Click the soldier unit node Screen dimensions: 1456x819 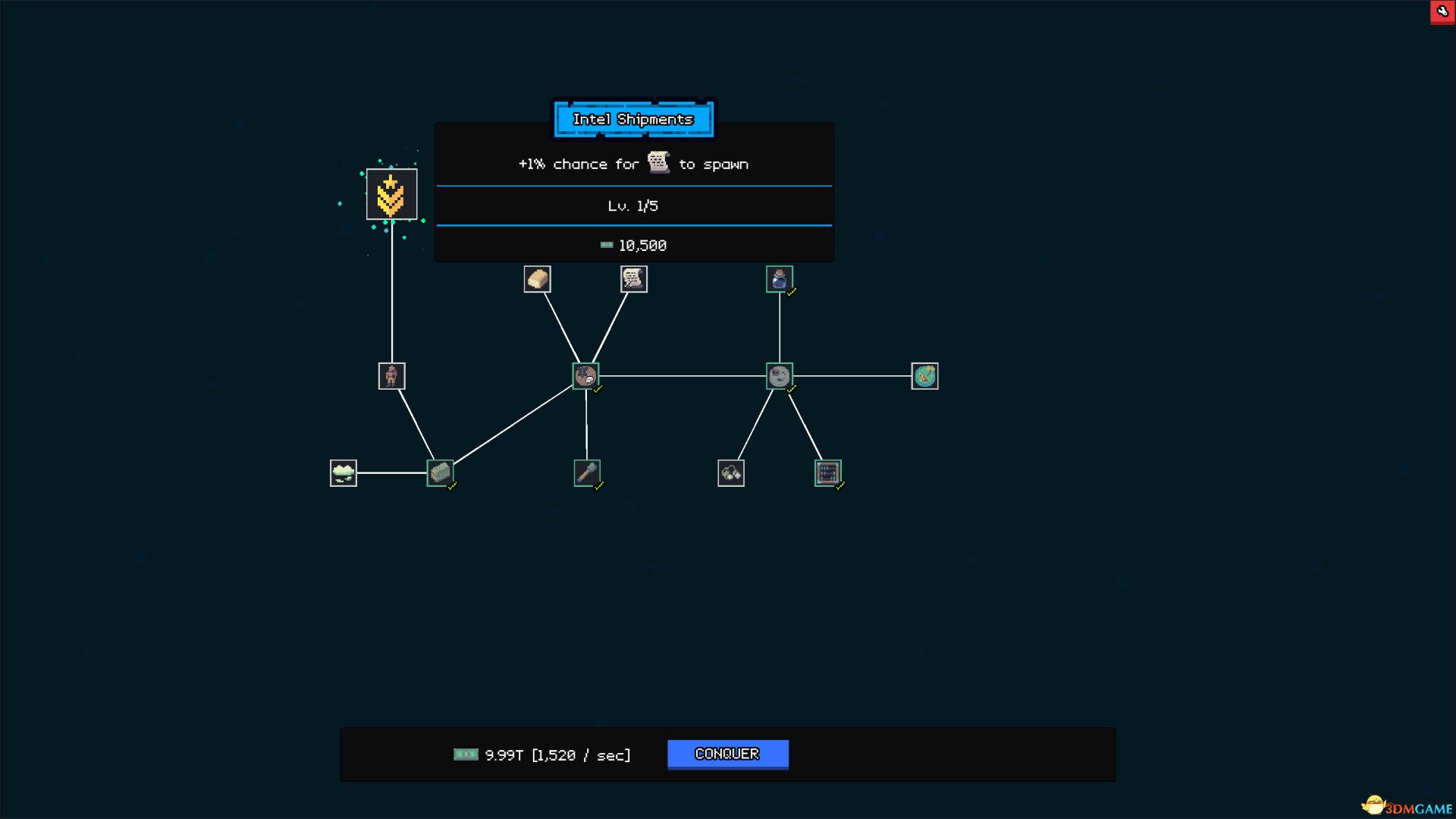tap(391, 375)
